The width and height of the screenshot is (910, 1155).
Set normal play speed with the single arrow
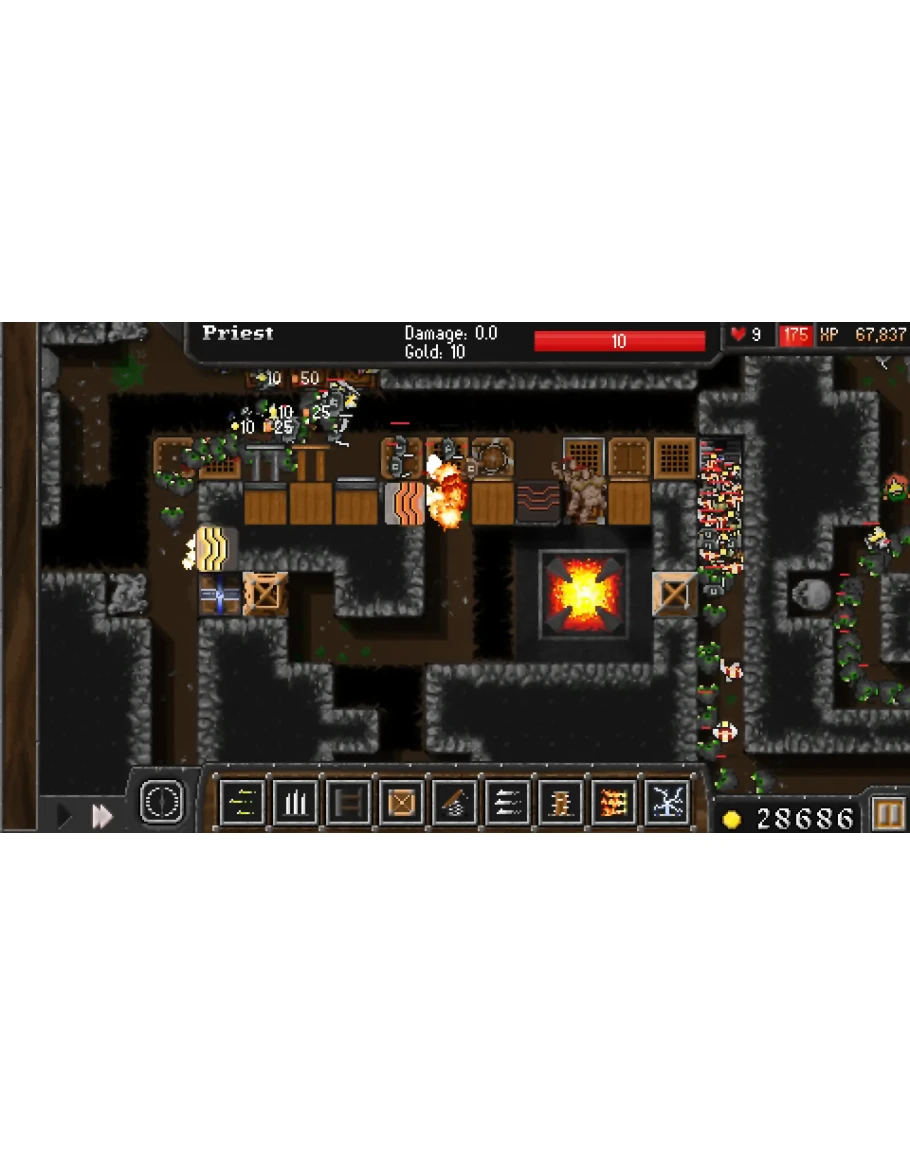65,816
